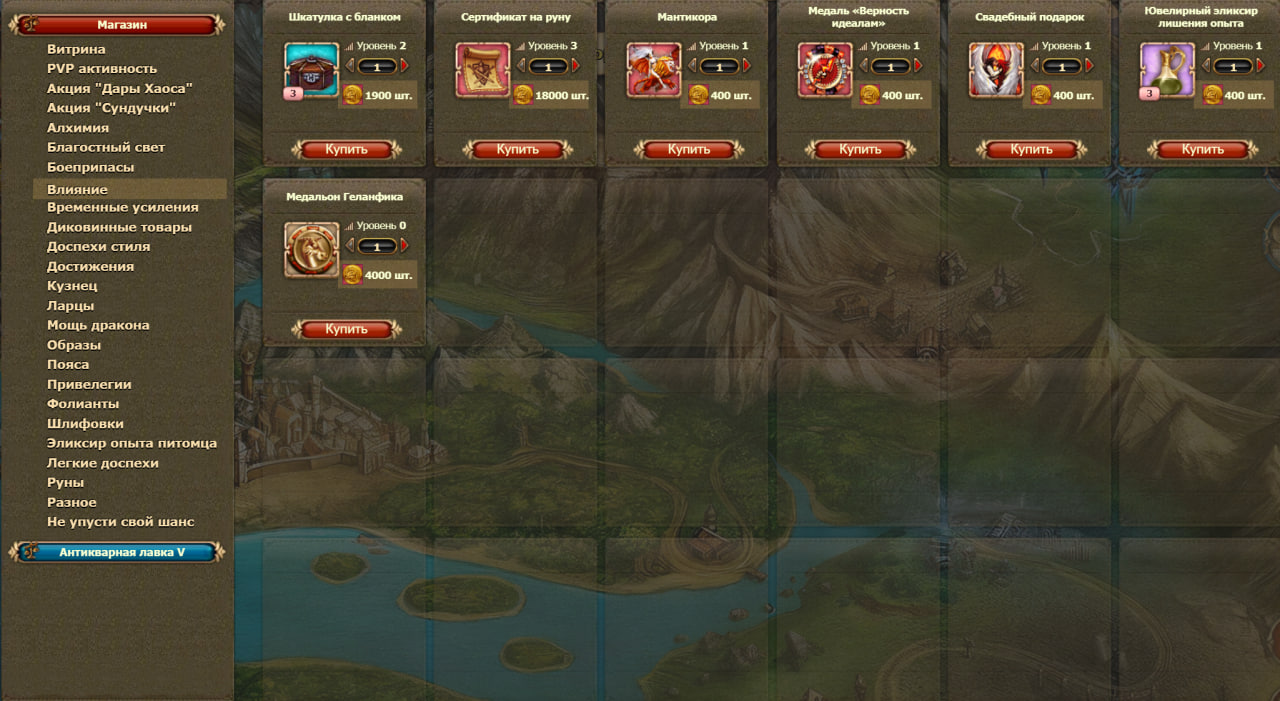Expand the Антикварная лавка V section
Screen dimensions: 1280x701
point(120,552)
